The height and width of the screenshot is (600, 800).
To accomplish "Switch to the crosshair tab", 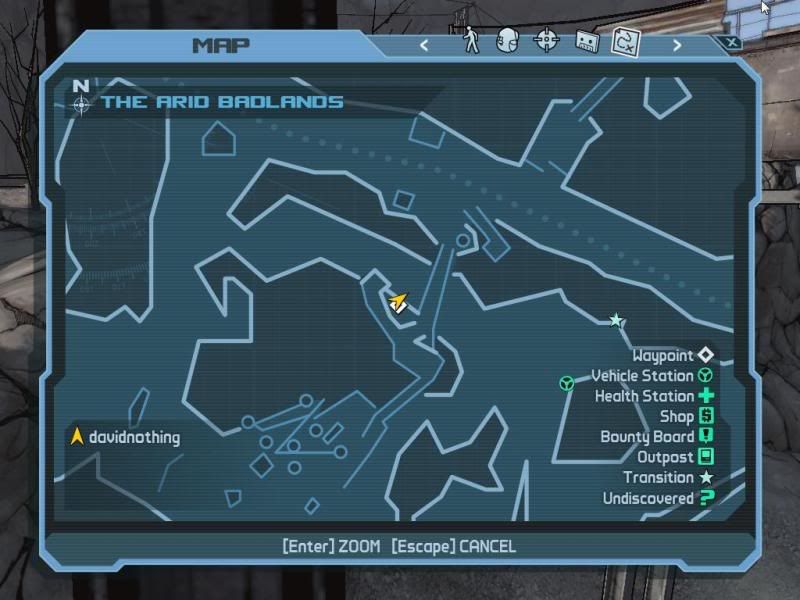I will 546,40.
